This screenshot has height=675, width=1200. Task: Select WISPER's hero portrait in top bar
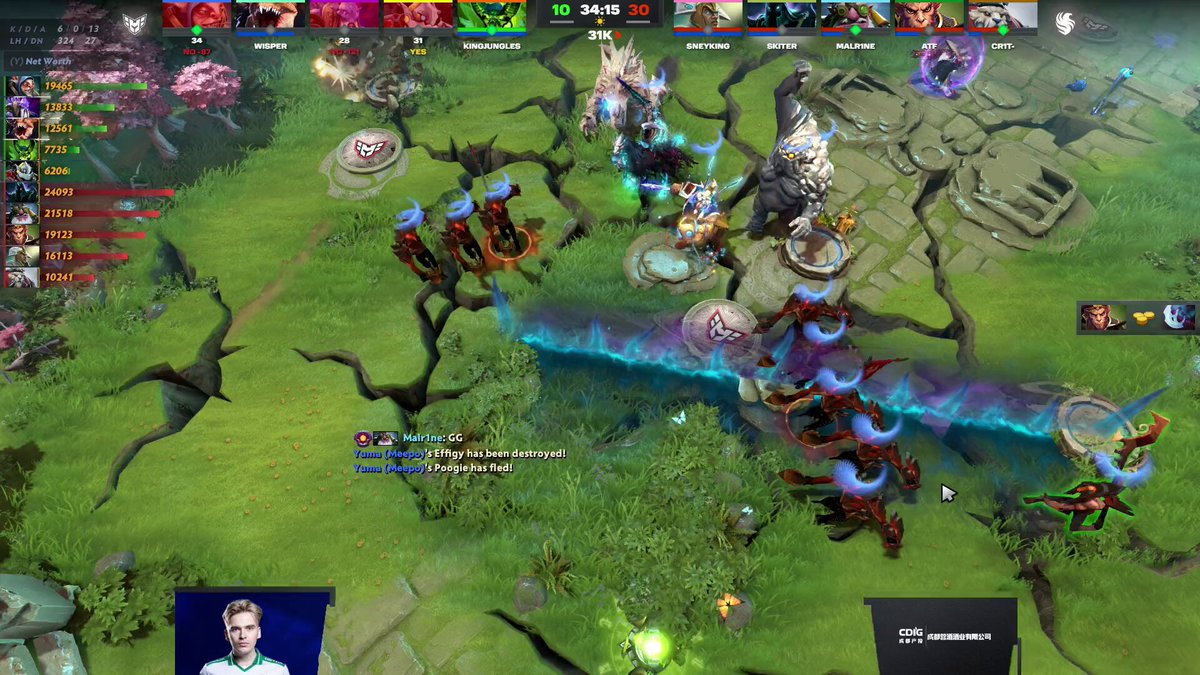270,15
